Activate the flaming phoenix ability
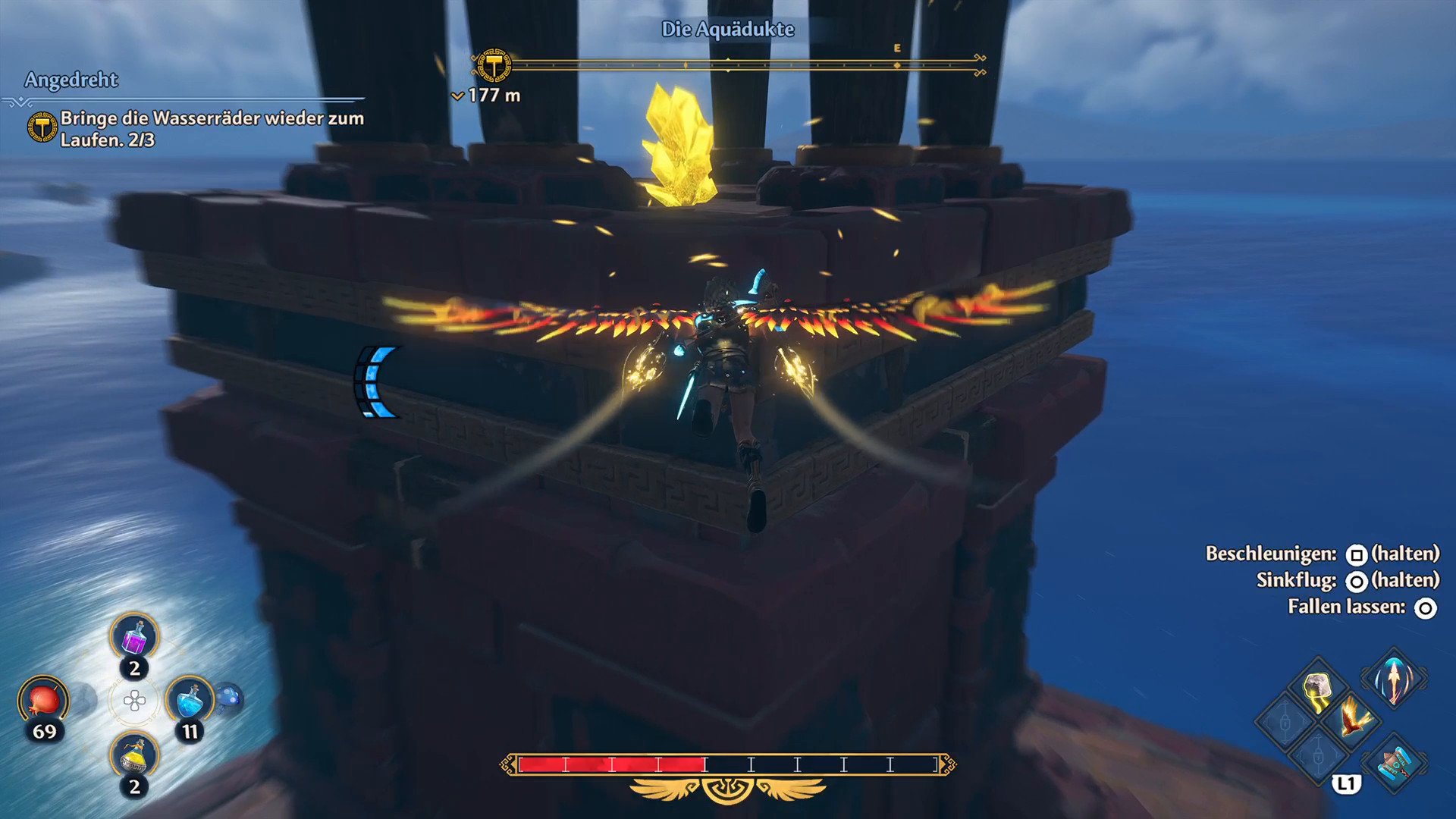 tap(1354, 718)
